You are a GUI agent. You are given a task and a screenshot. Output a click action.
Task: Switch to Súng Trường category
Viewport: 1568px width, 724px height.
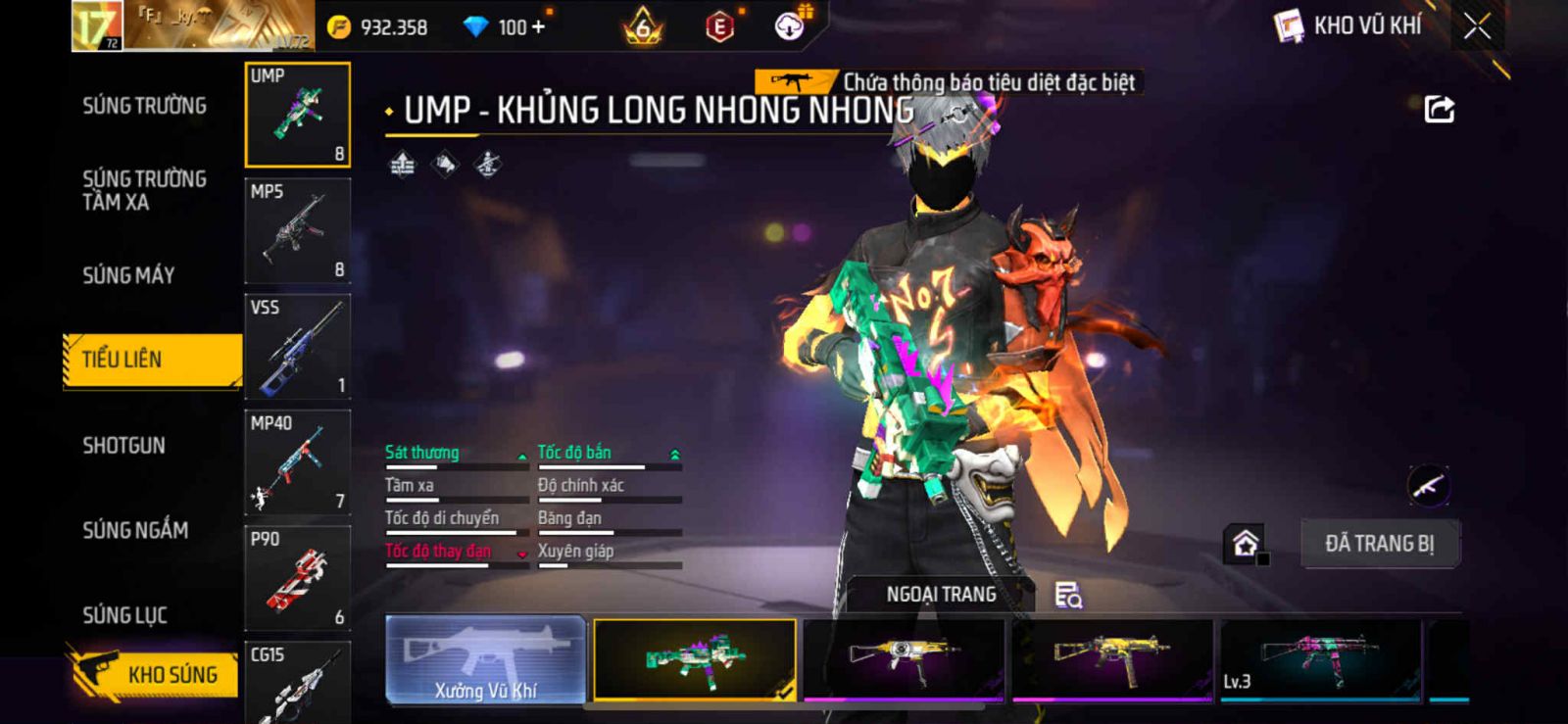click(x=144, y=106)
